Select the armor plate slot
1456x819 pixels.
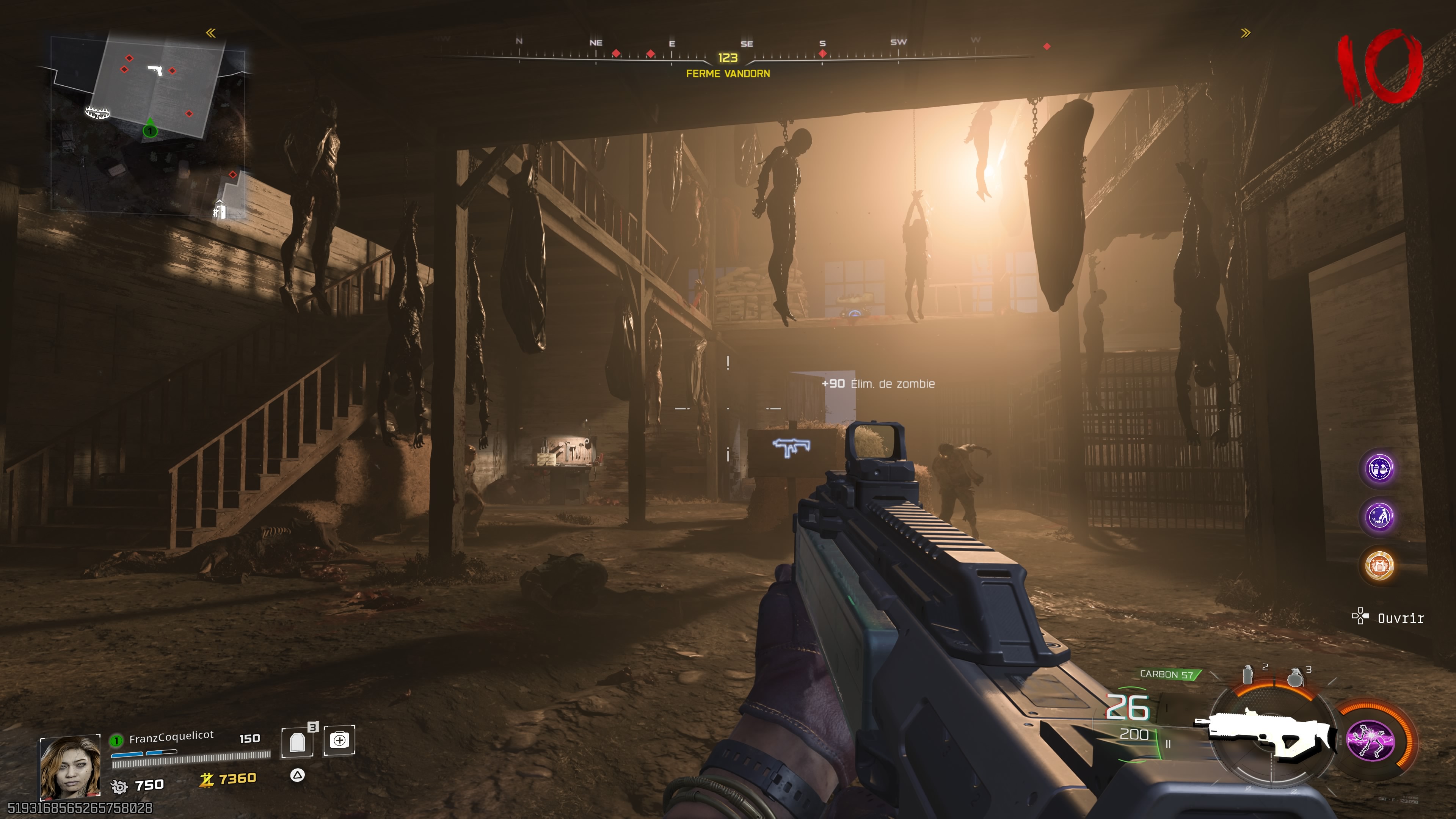click(x=297, y=742)
